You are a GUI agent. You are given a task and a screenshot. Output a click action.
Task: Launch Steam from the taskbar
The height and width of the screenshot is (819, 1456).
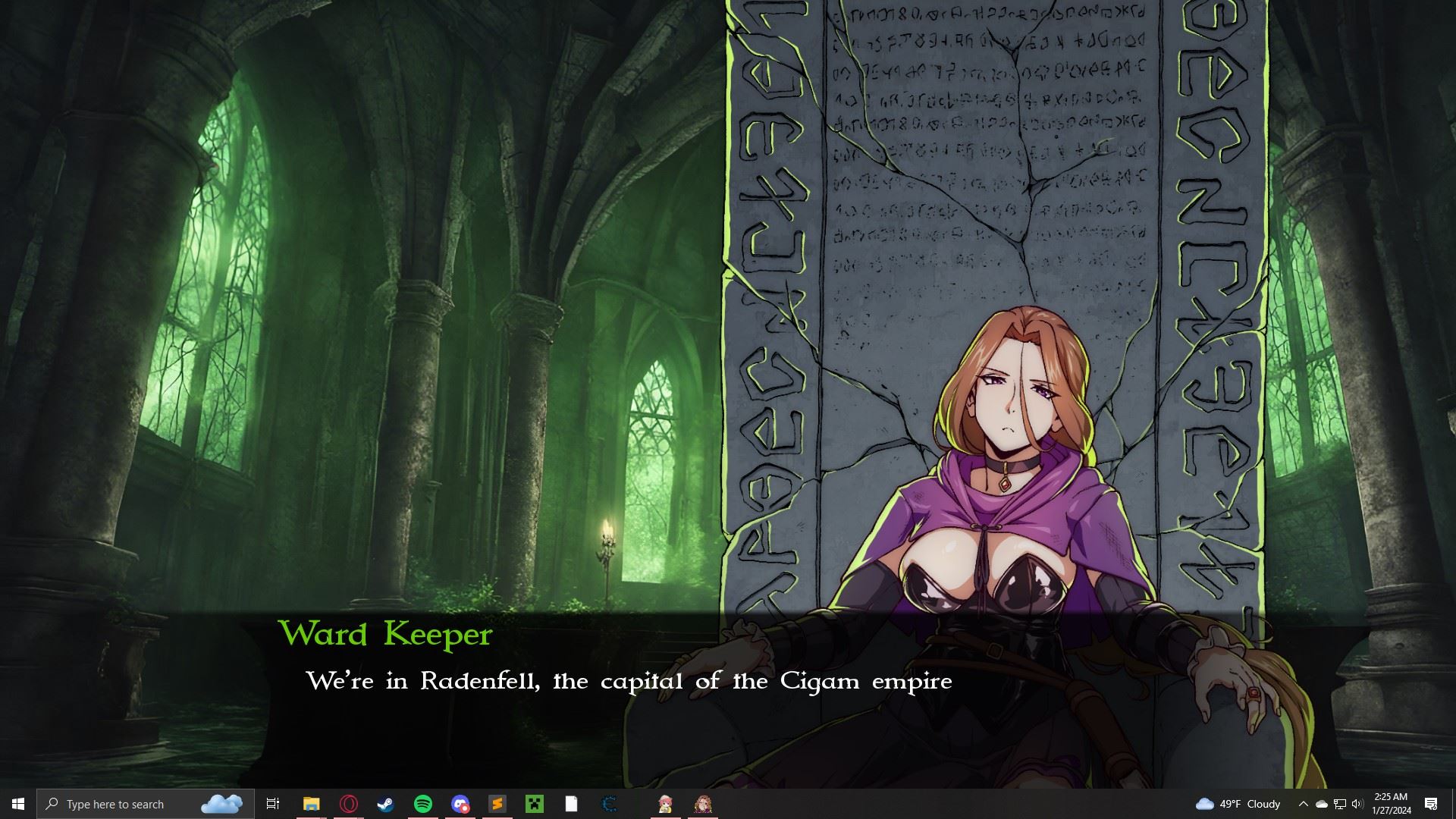coord(387,804)
